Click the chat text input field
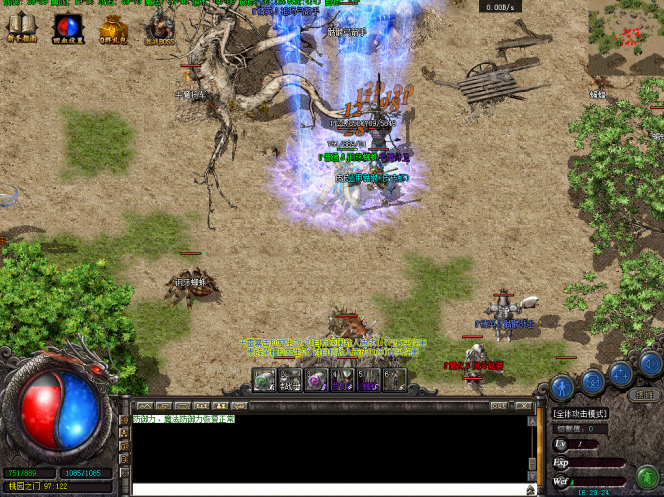This screenshot has height=497, width=664. click(x=330, y=490)
